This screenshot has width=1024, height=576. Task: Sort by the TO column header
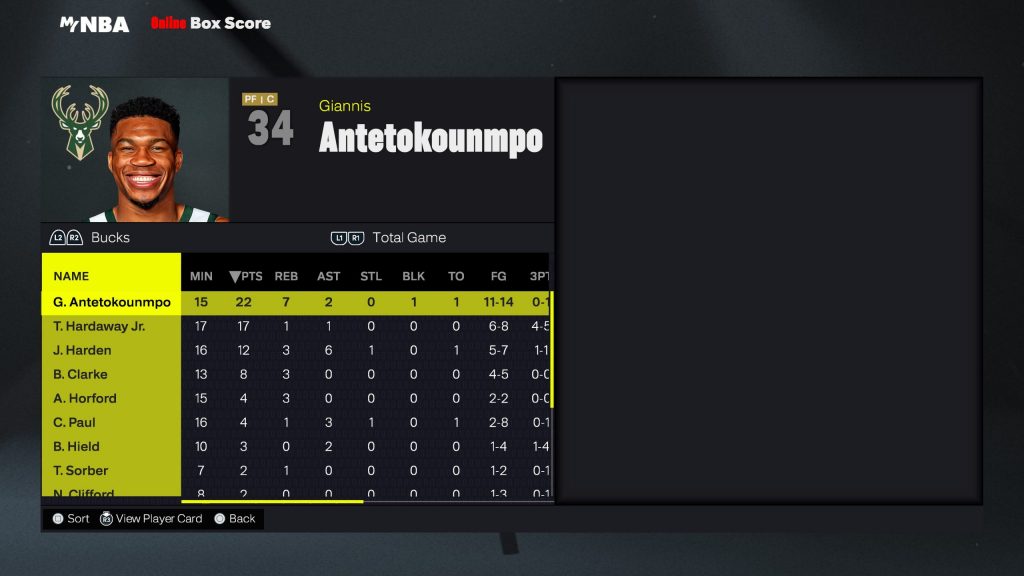(x=456, y=276)
